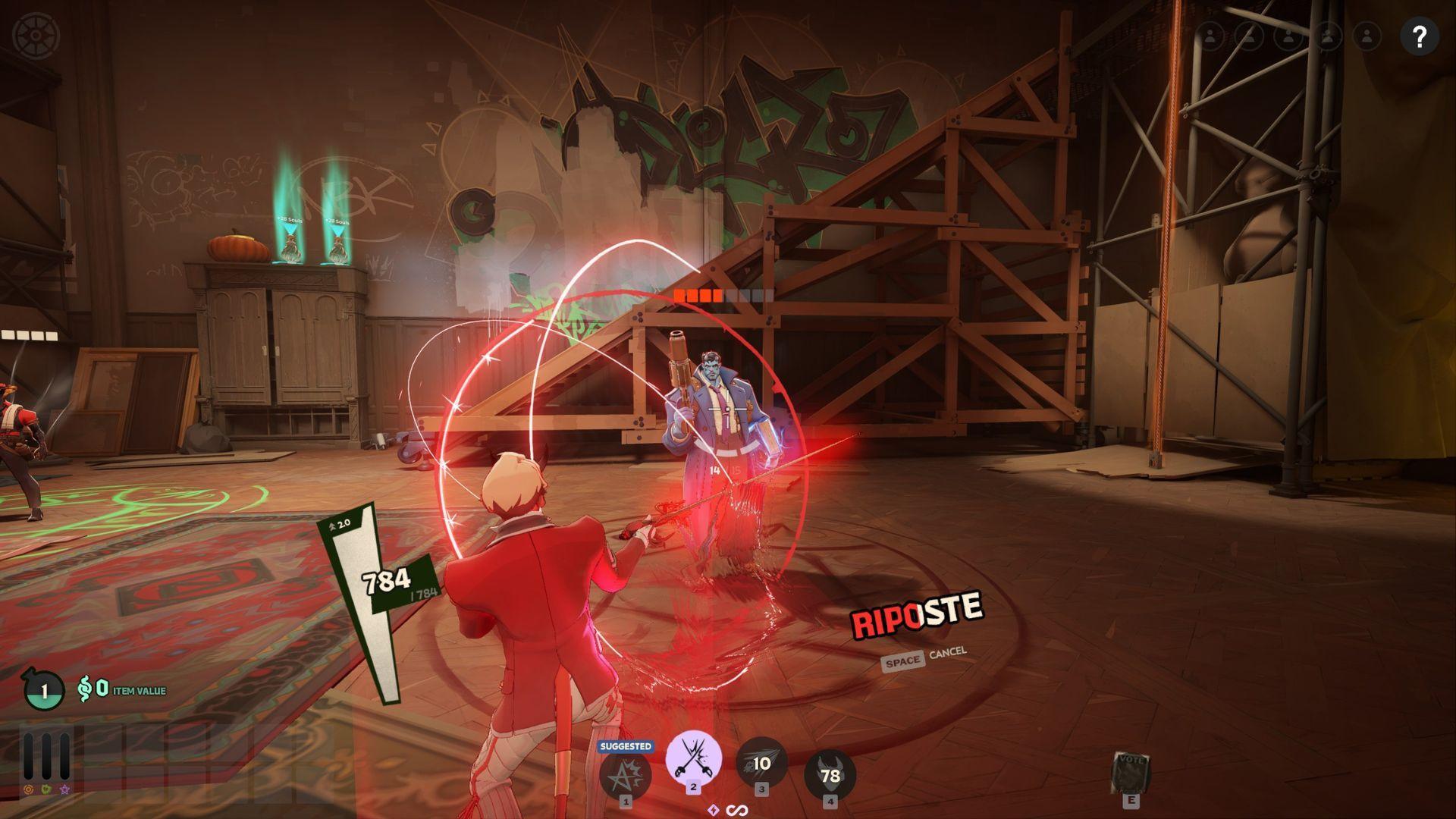Click the question mark help icon
This screenshot has width=1456, height=819.
[1420, 34]
